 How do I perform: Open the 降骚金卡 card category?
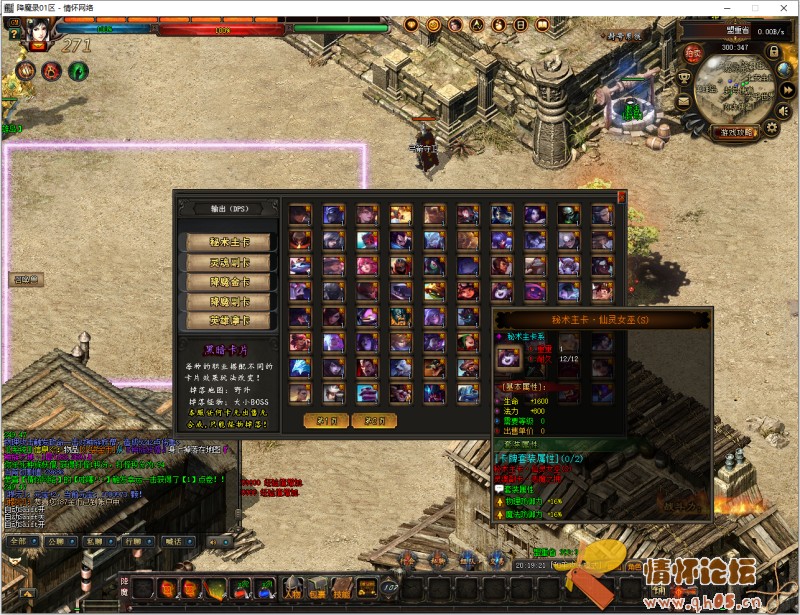point(227,282)
